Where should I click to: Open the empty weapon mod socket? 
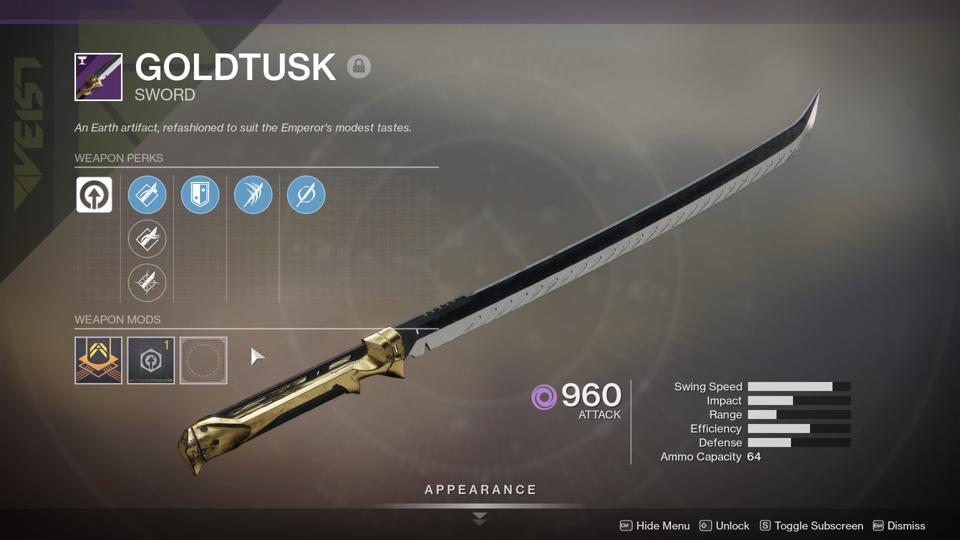pos(203,360)
